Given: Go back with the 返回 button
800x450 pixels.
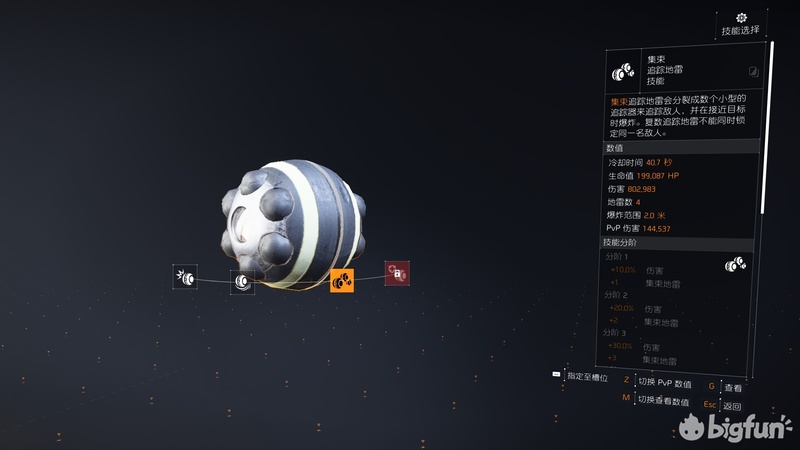Looking at the screenshot, I should [x=732, y=406].
